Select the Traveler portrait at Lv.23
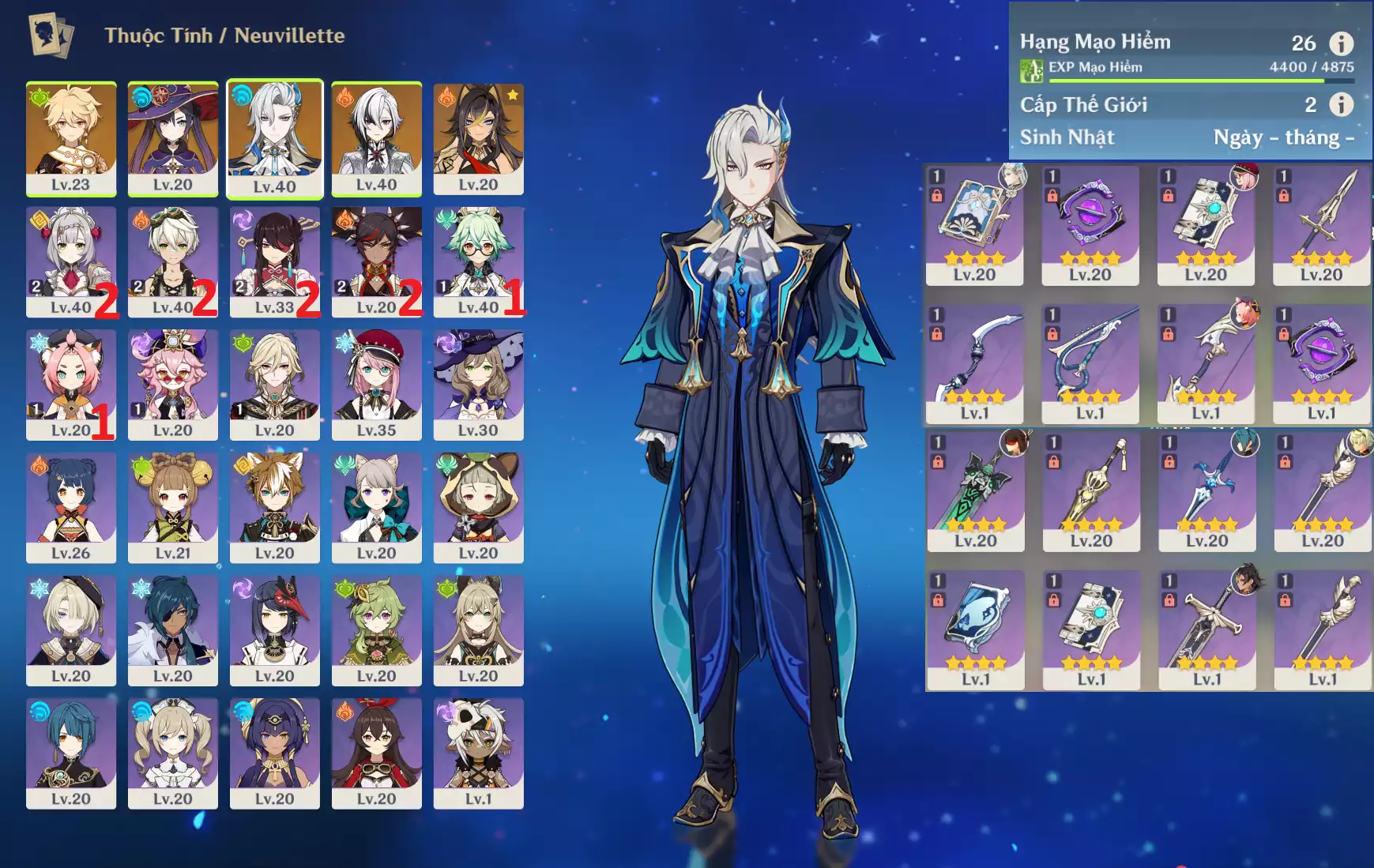This screenshot has width=1374, height=868. point(71,138)
